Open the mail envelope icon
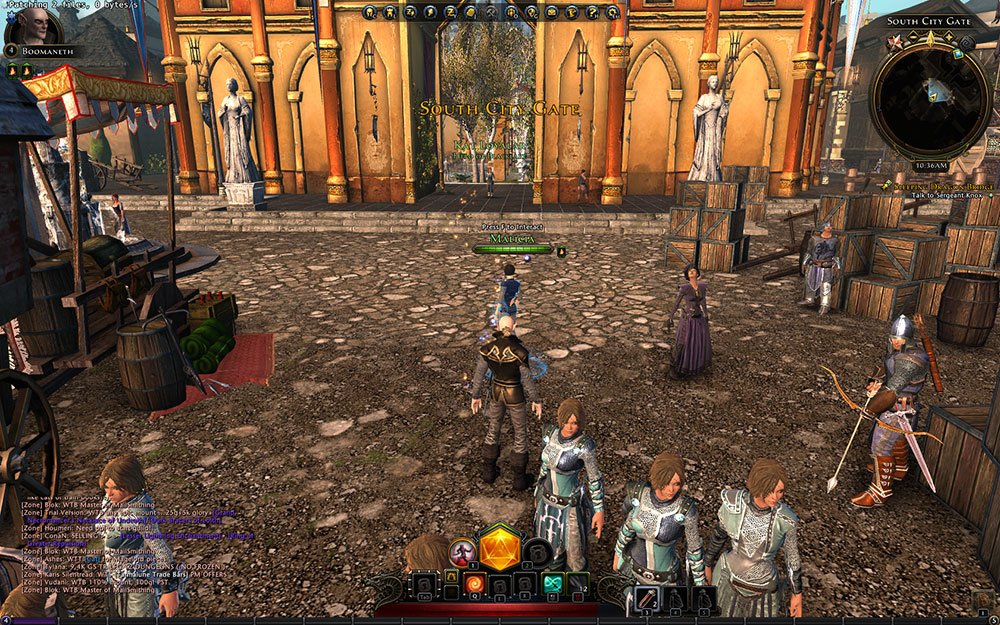This screenshot has width=1000, height=625. [x=551, y=13]
